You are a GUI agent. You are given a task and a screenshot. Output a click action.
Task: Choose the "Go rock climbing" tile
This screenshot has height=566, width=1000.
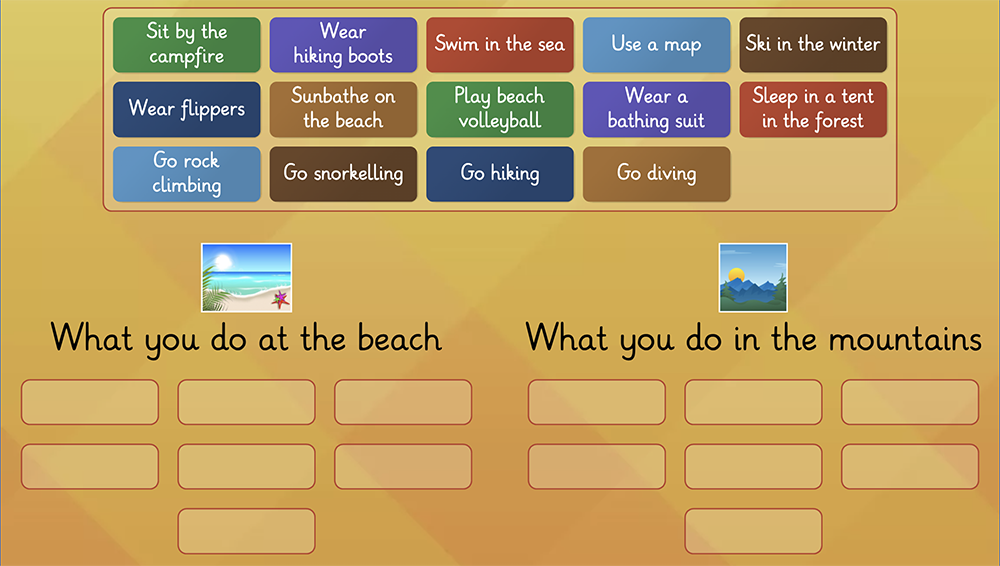187,174
